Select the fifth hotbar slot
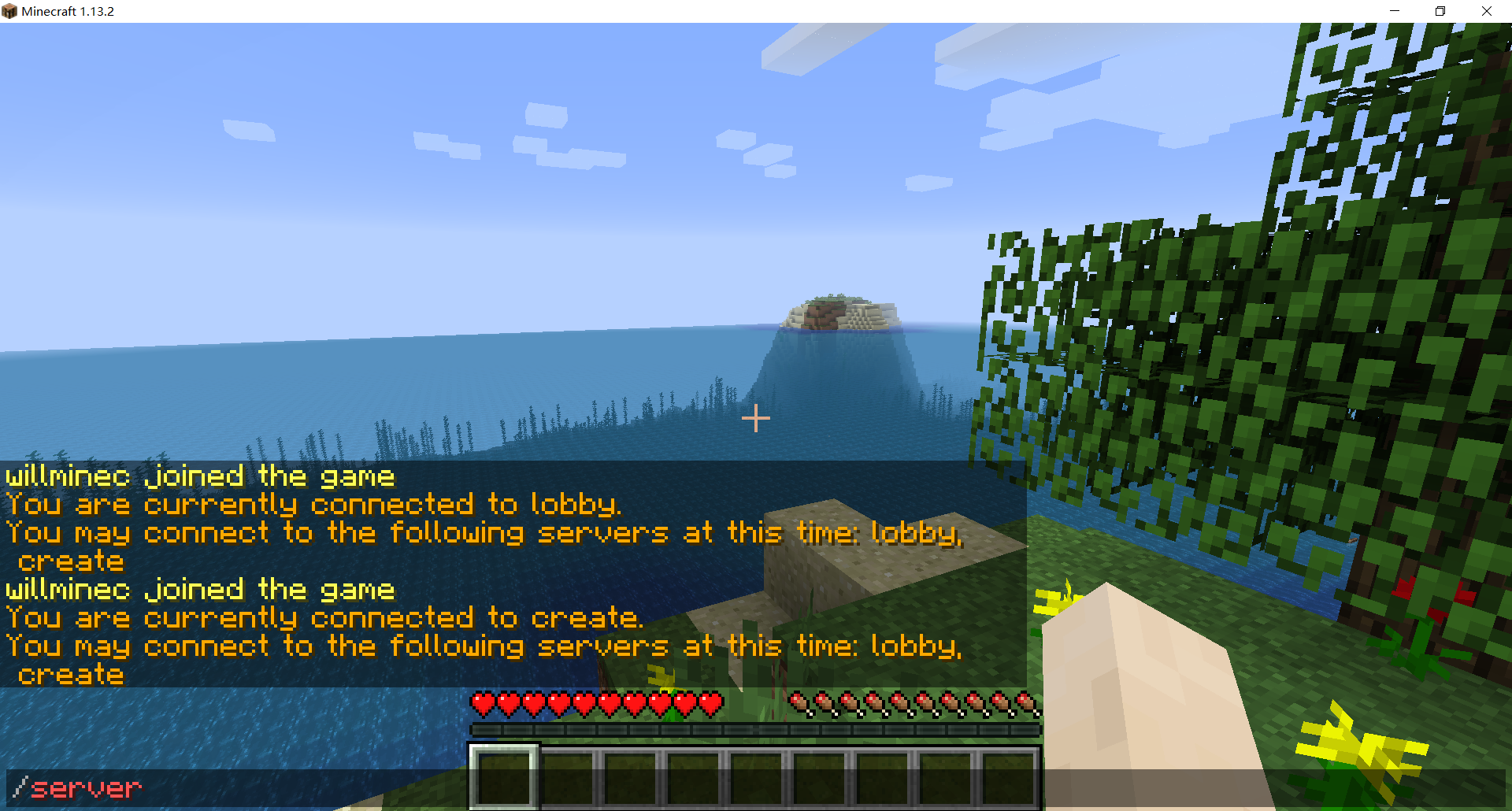Viewport: 1512px width, 811px height. click(758, 778)
